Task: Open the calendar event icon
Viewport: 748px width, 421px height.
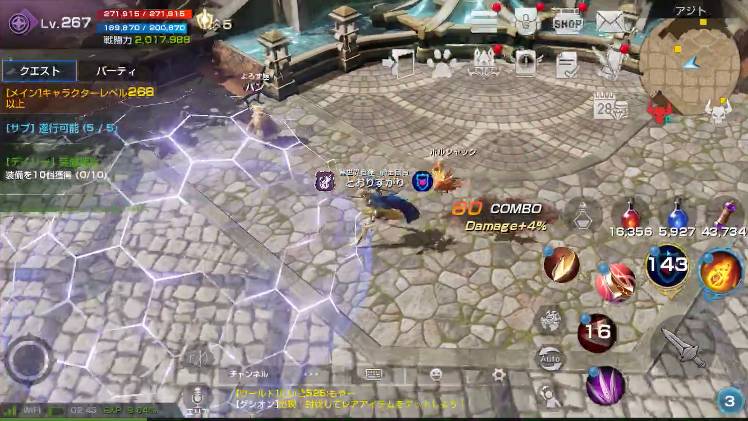Action: point(603,105)
